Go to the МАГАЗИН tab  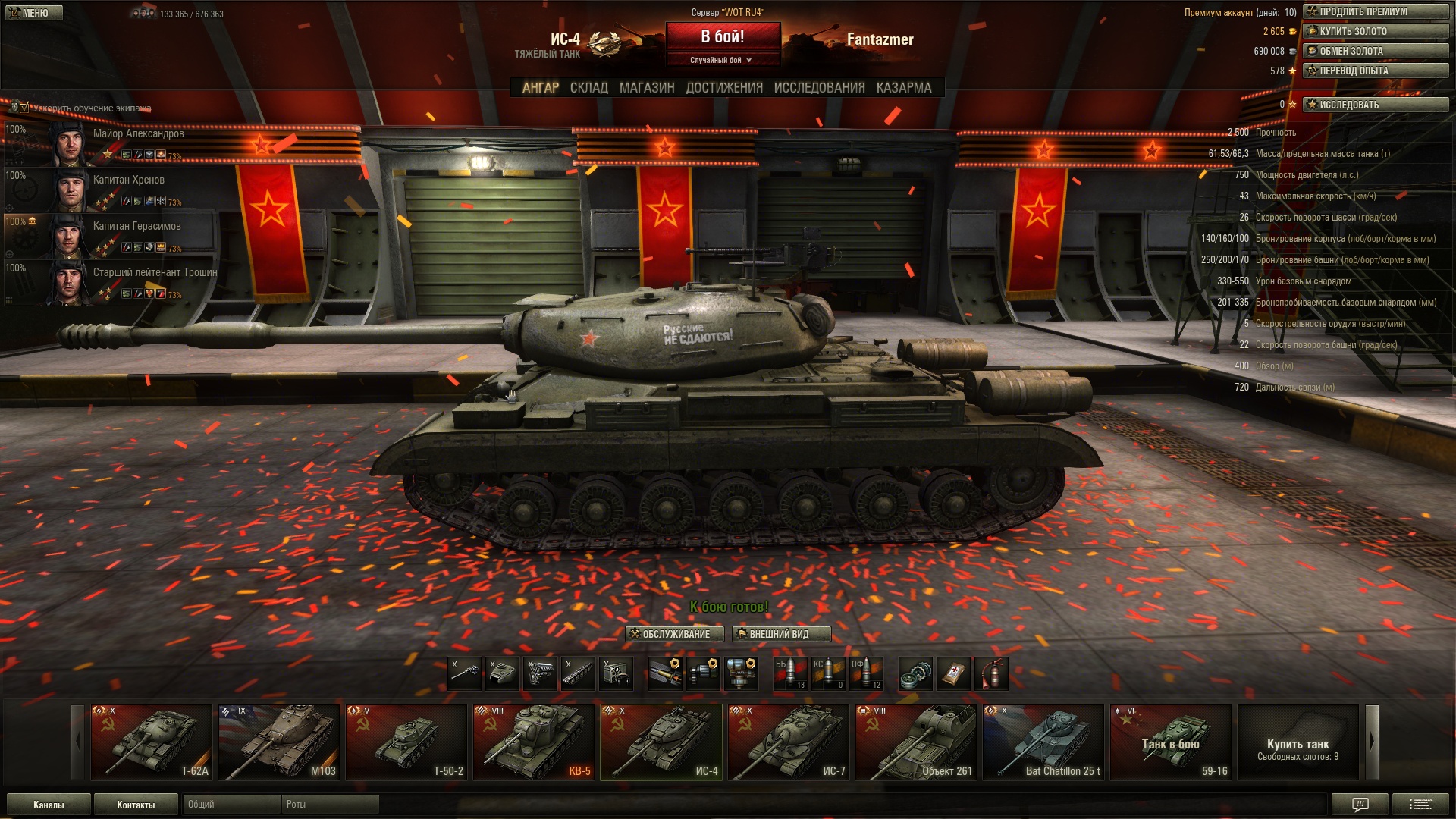(x=646, y=88)
